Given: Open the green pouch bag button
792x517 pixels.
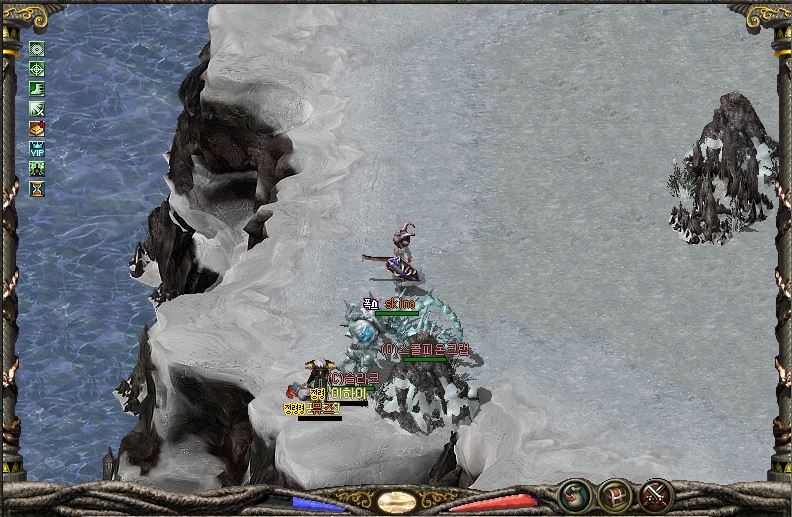Looking at the screenshot, I should pos(574,494).
